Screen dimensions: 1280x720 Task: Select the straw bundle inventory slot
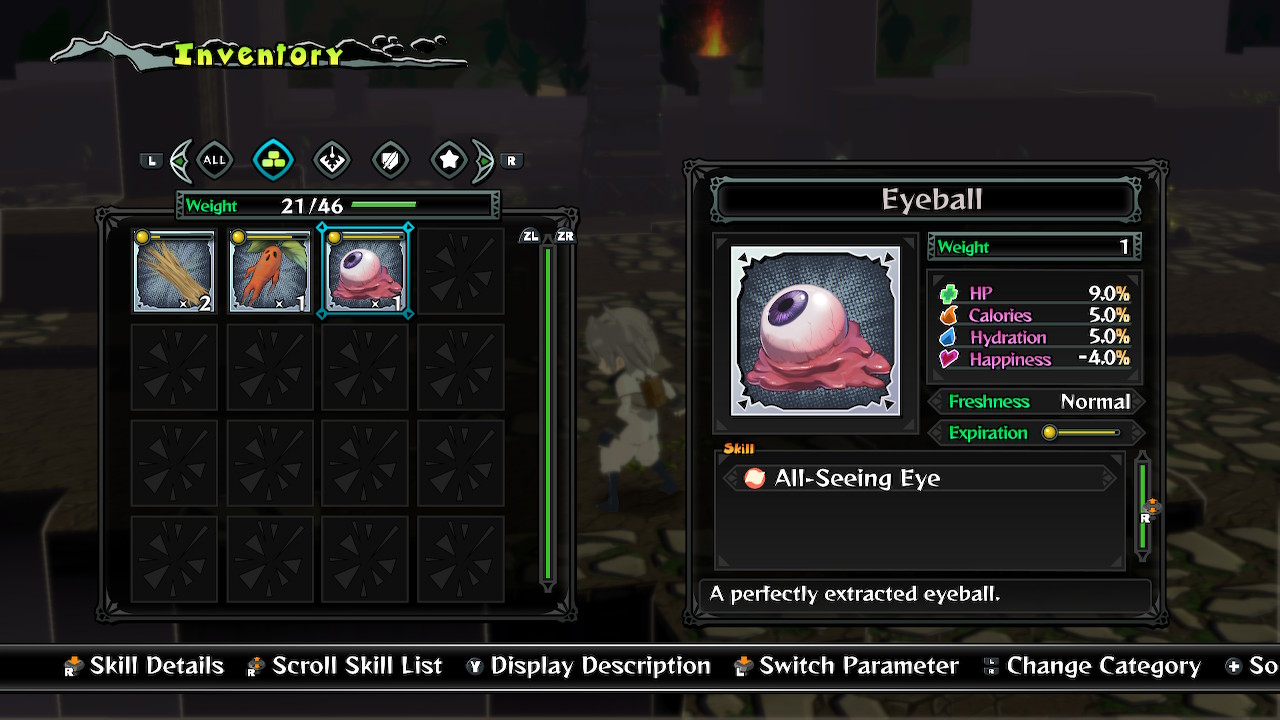174,270
